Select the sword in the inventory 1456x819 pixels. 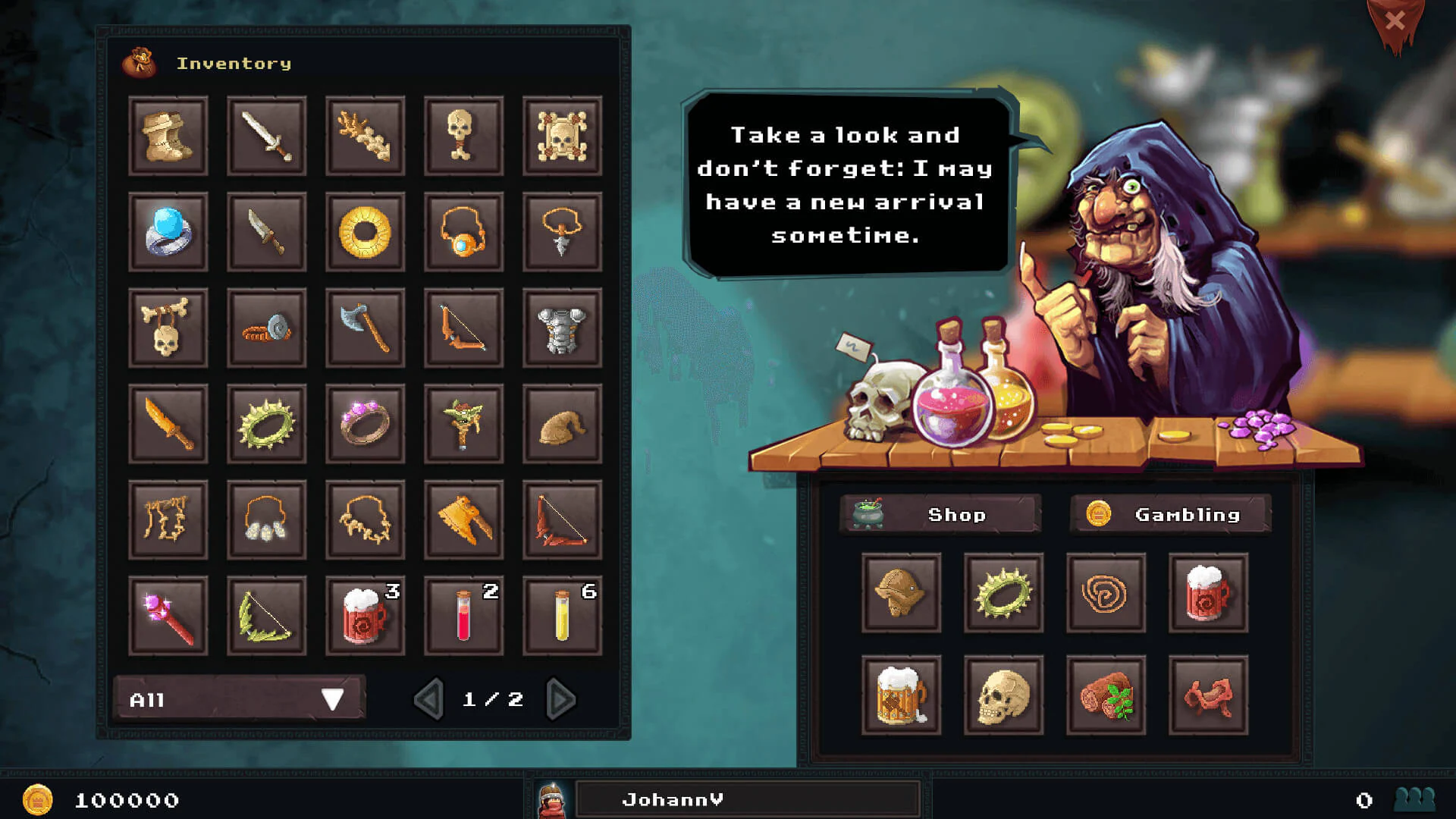[266, 137]
